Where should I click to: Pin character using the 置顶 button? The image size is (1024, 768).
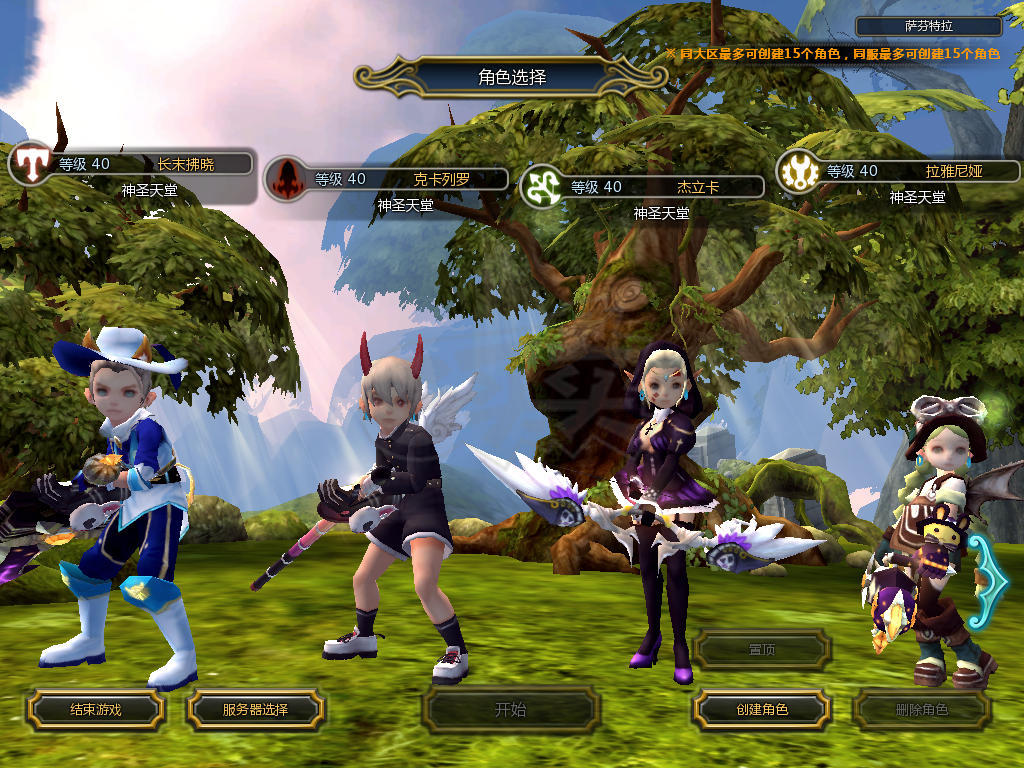(761, 649)
